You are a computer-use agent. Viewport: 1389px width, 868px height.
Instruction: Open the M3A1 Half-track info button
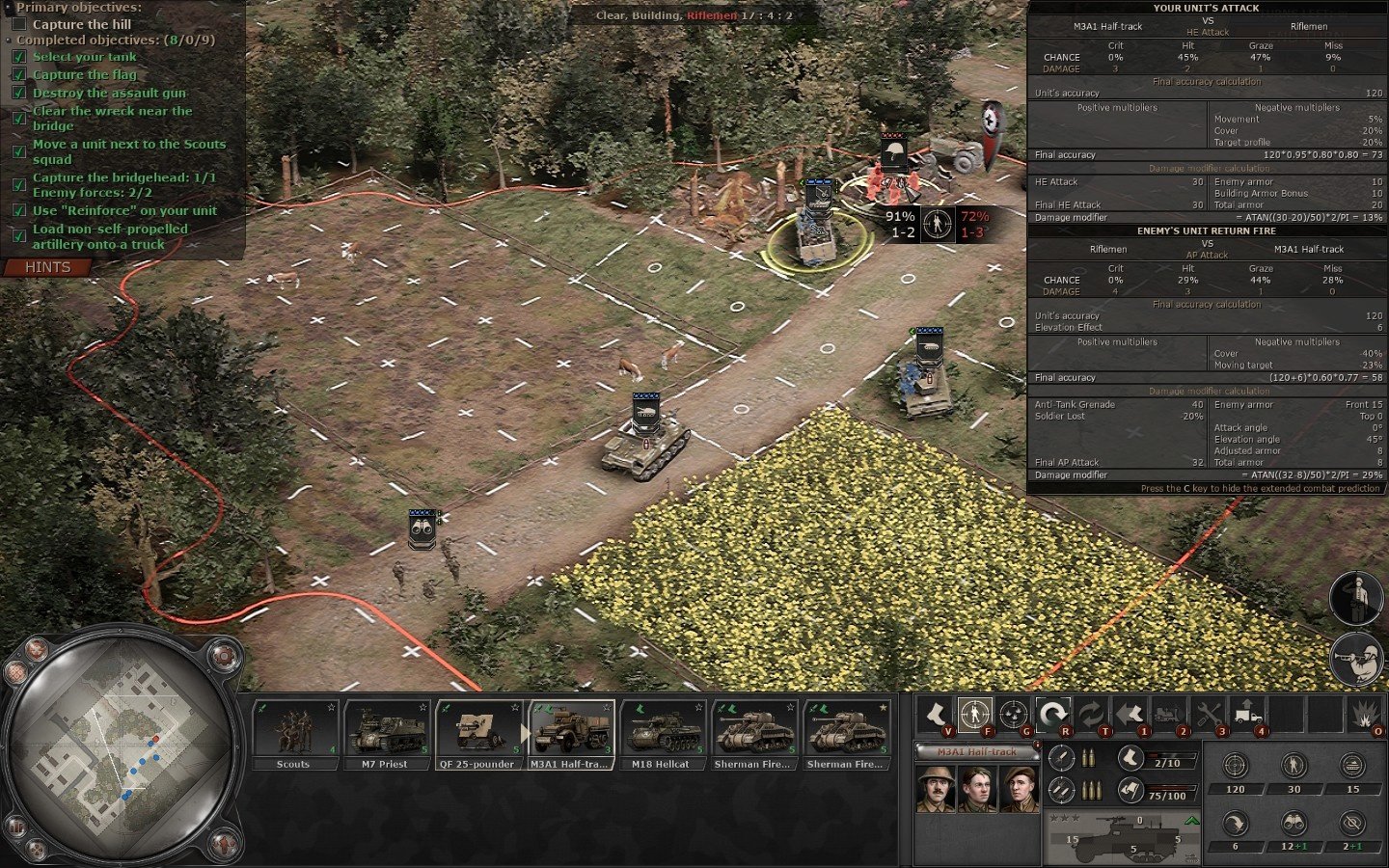point(1037,745)
